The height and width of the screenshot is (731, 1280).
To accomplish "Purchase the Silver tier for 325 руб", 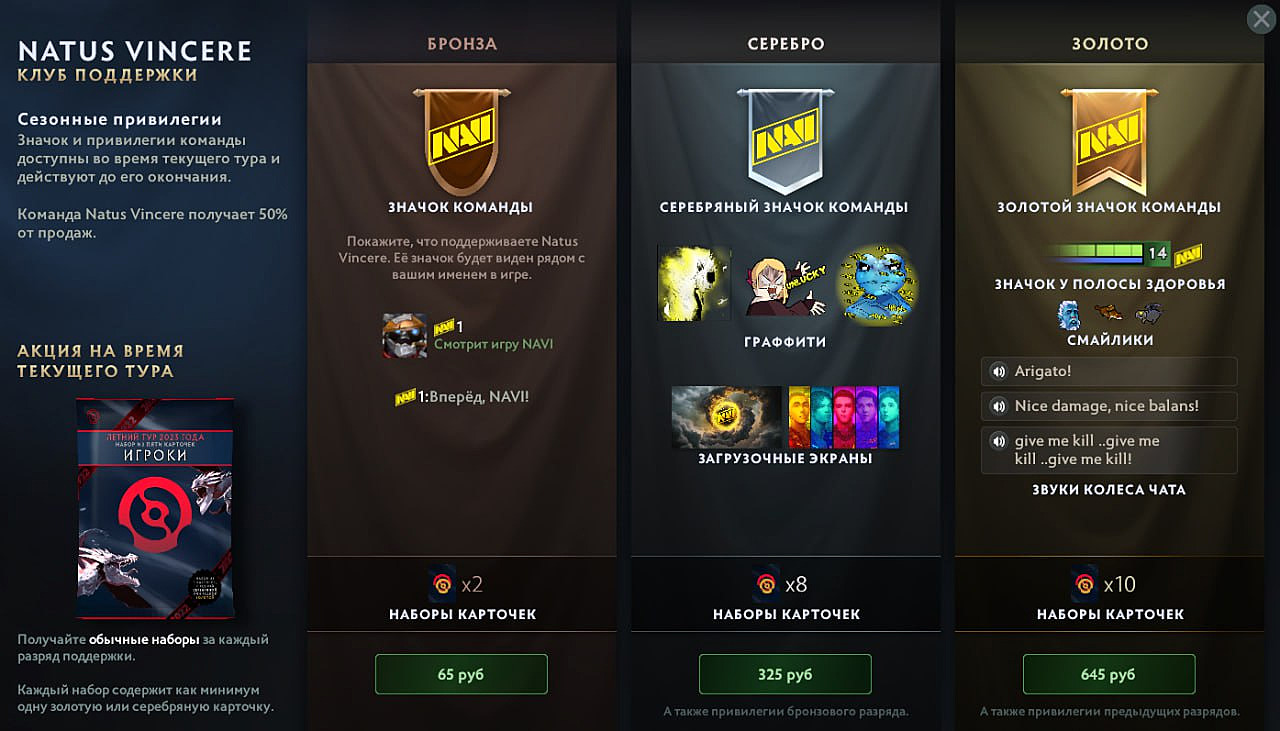I will tap(785, 674).
